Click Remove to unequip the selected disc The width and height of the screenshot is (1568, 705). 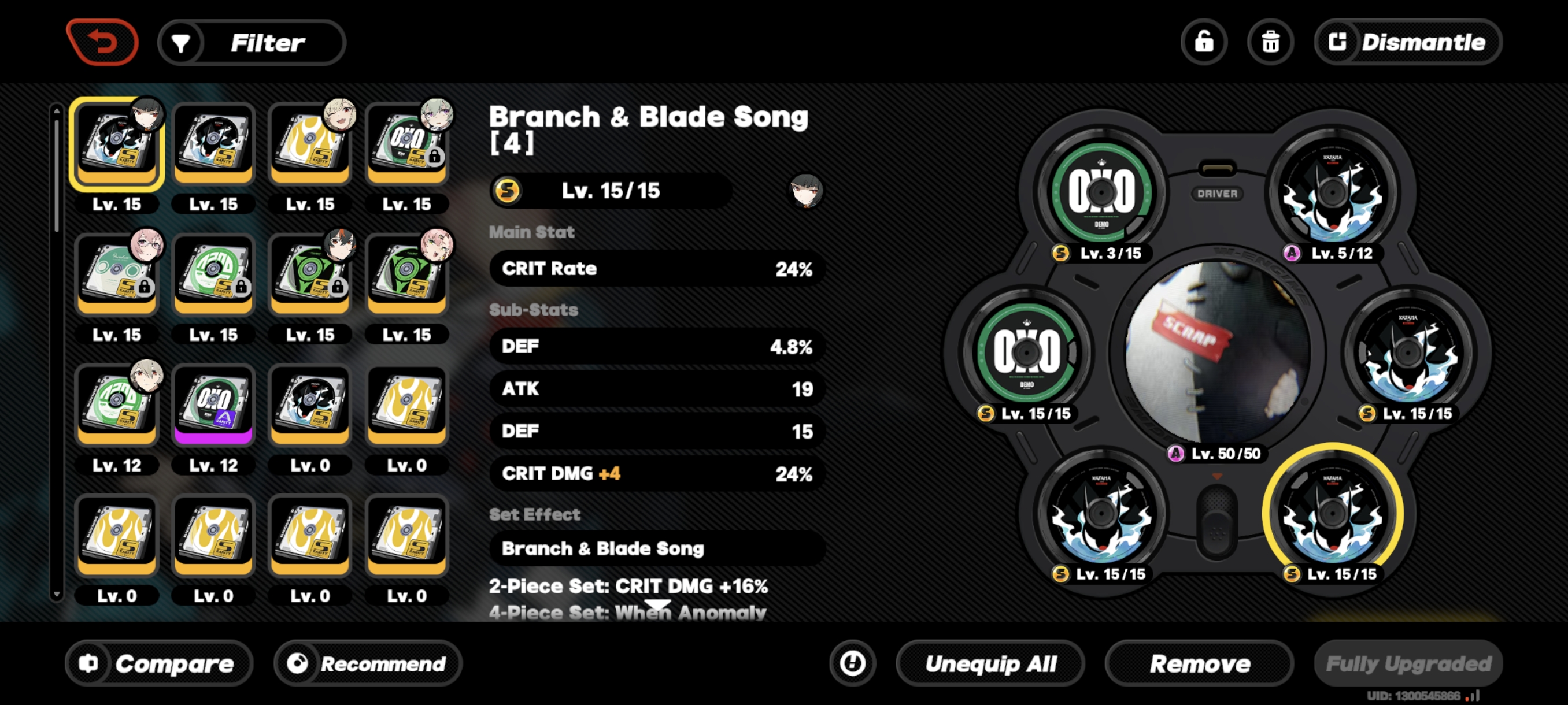pos(1199,663)
